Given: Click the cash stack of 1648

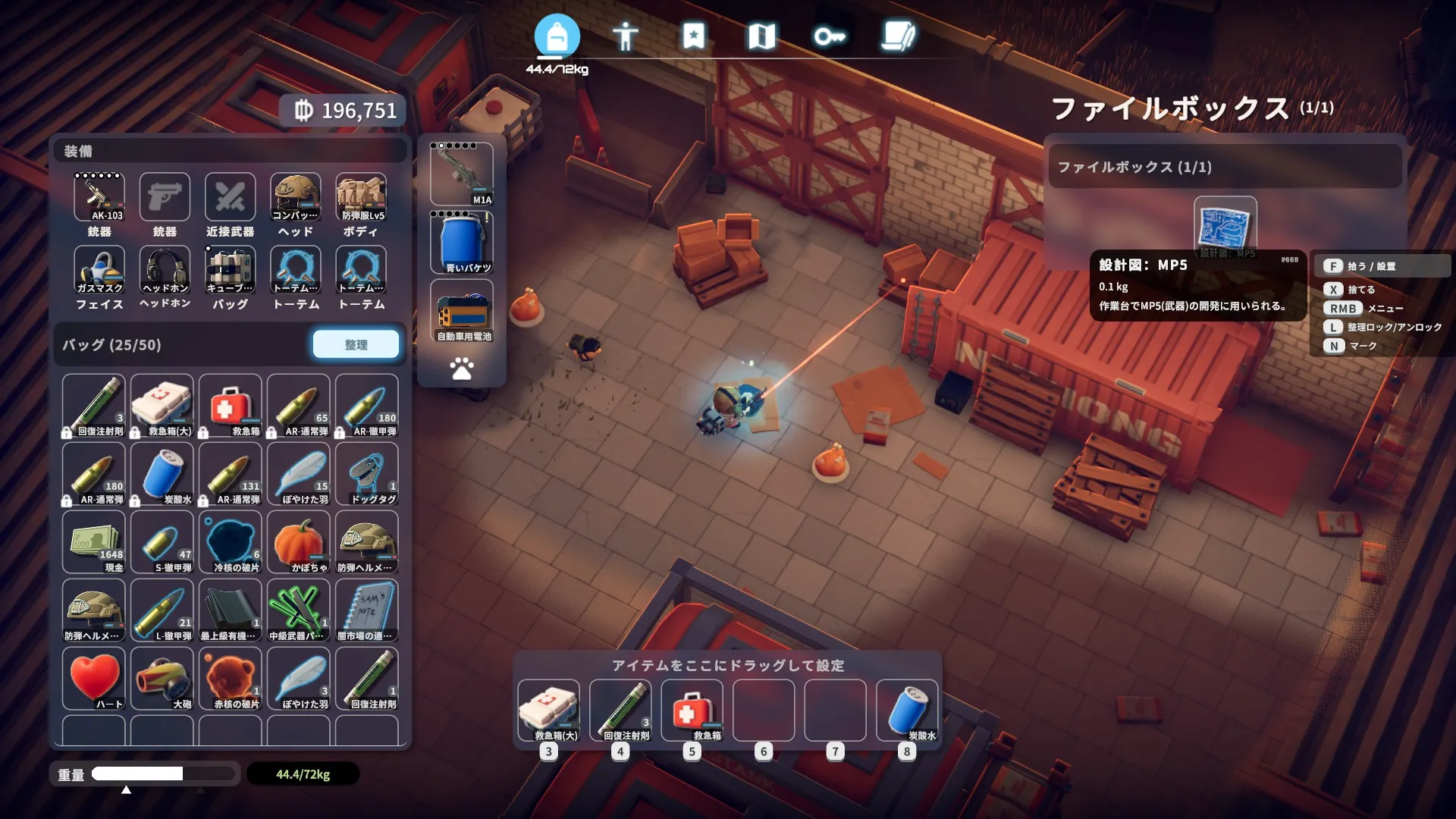Looking at the screenshot, I should 94,541.
